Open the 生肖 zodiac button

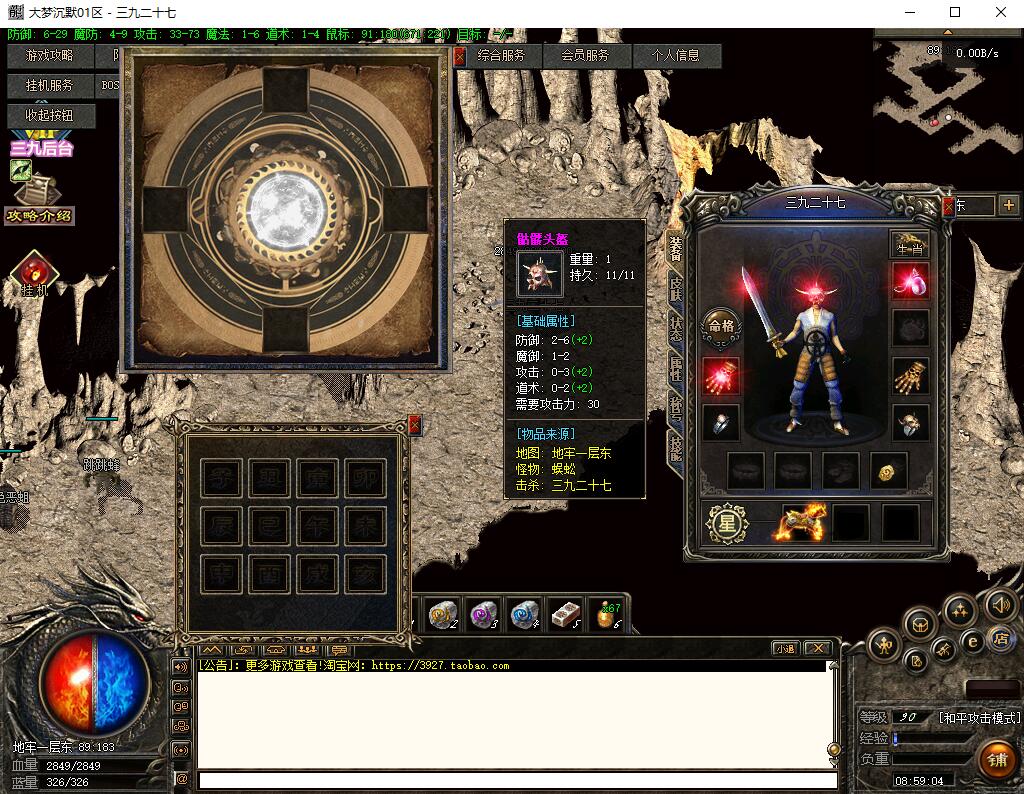point(909,245)
